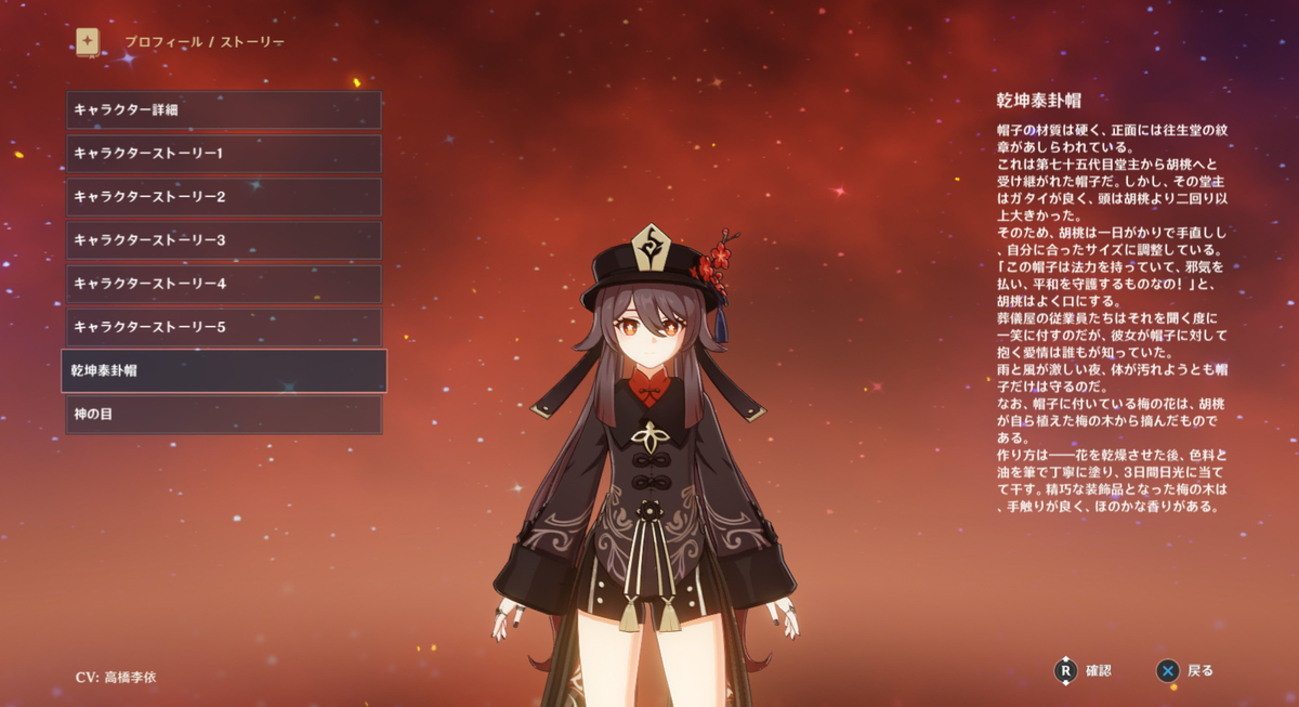The height and width of the screenshot is (707, 1299).
Task: Select キャラクターストーリー1 from the list
Action: 224,153
